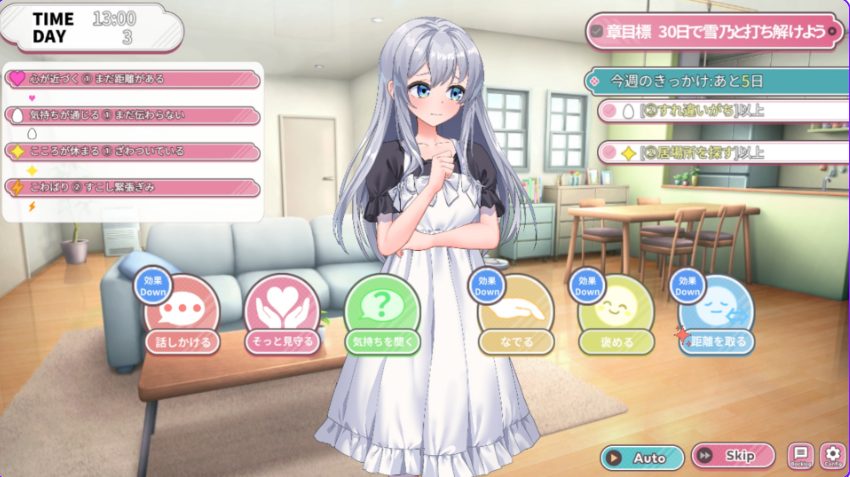This screenshot has width=850, height=477.
Task: Click the 今週のきっかけ weekly trigger header
Action: click(716, 80)
